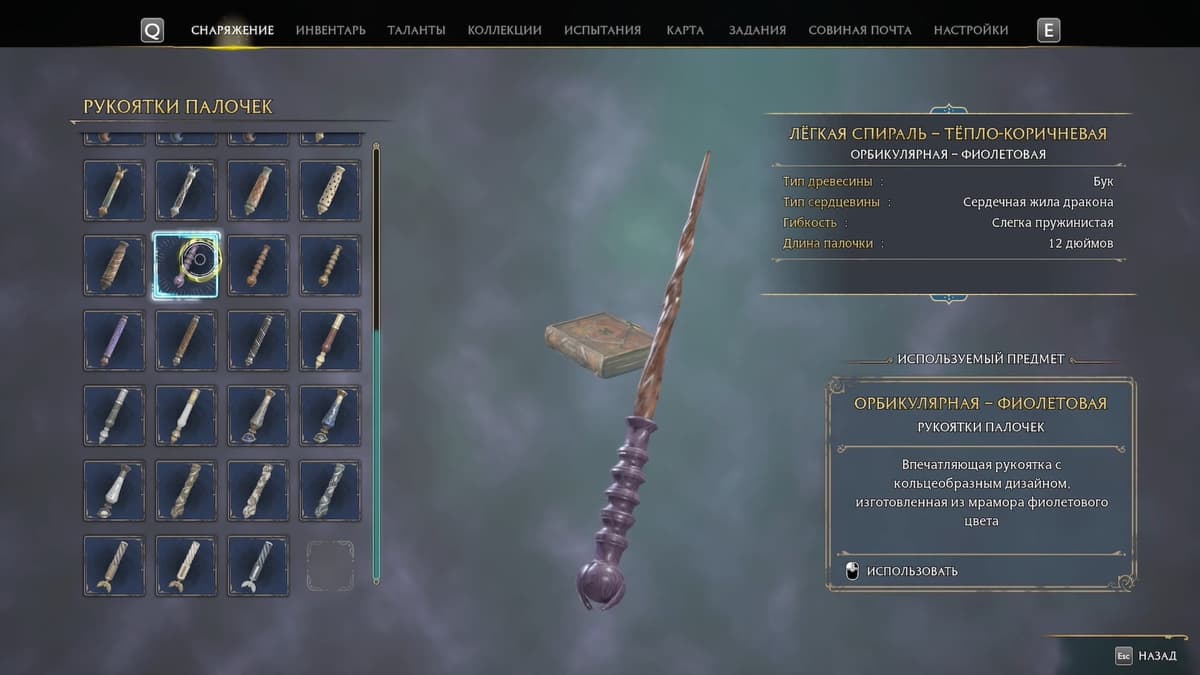Switch to the Задания tab
Viewport: 1200px width, 675px height.
tap(757, 30)
